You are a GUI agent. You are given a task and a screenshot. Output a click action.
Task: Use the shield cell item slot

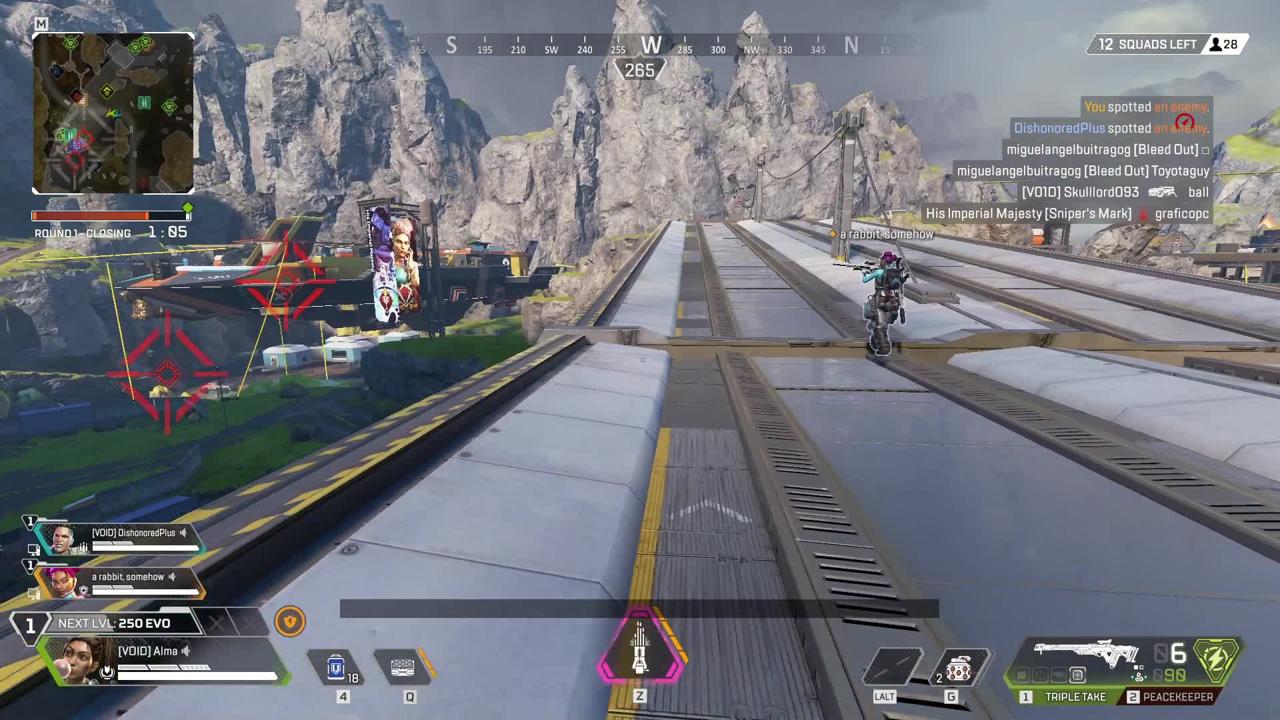coord(338,666)
